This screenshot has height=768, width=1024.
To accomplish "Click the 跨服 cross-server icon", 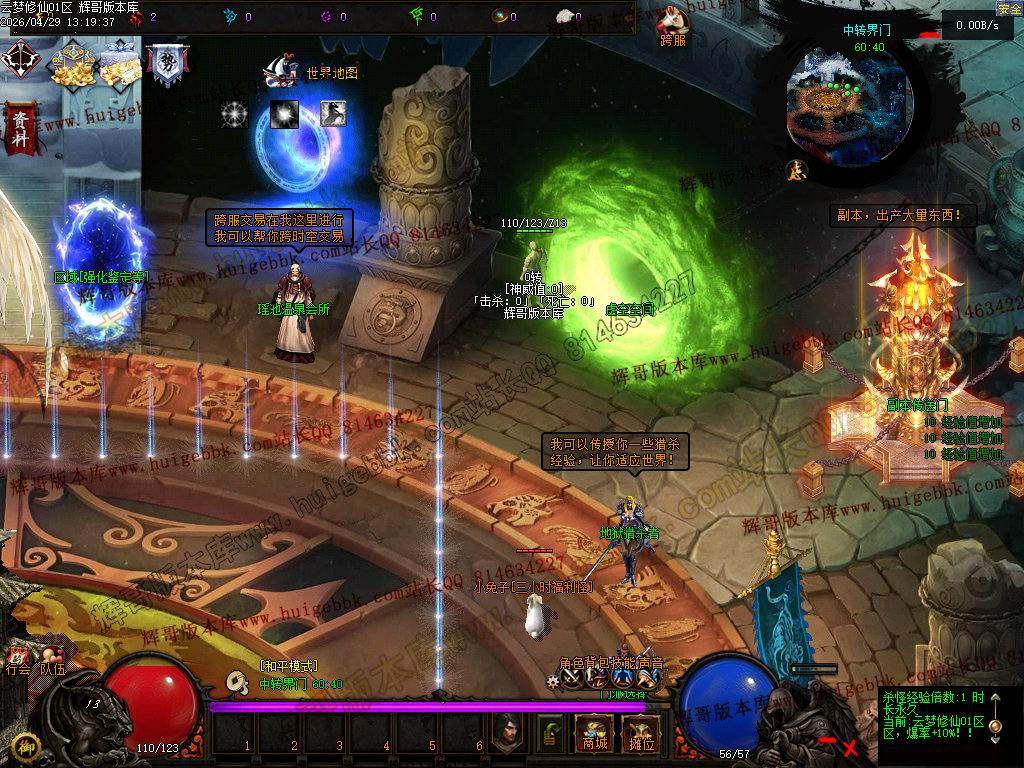I will (674, 26).
